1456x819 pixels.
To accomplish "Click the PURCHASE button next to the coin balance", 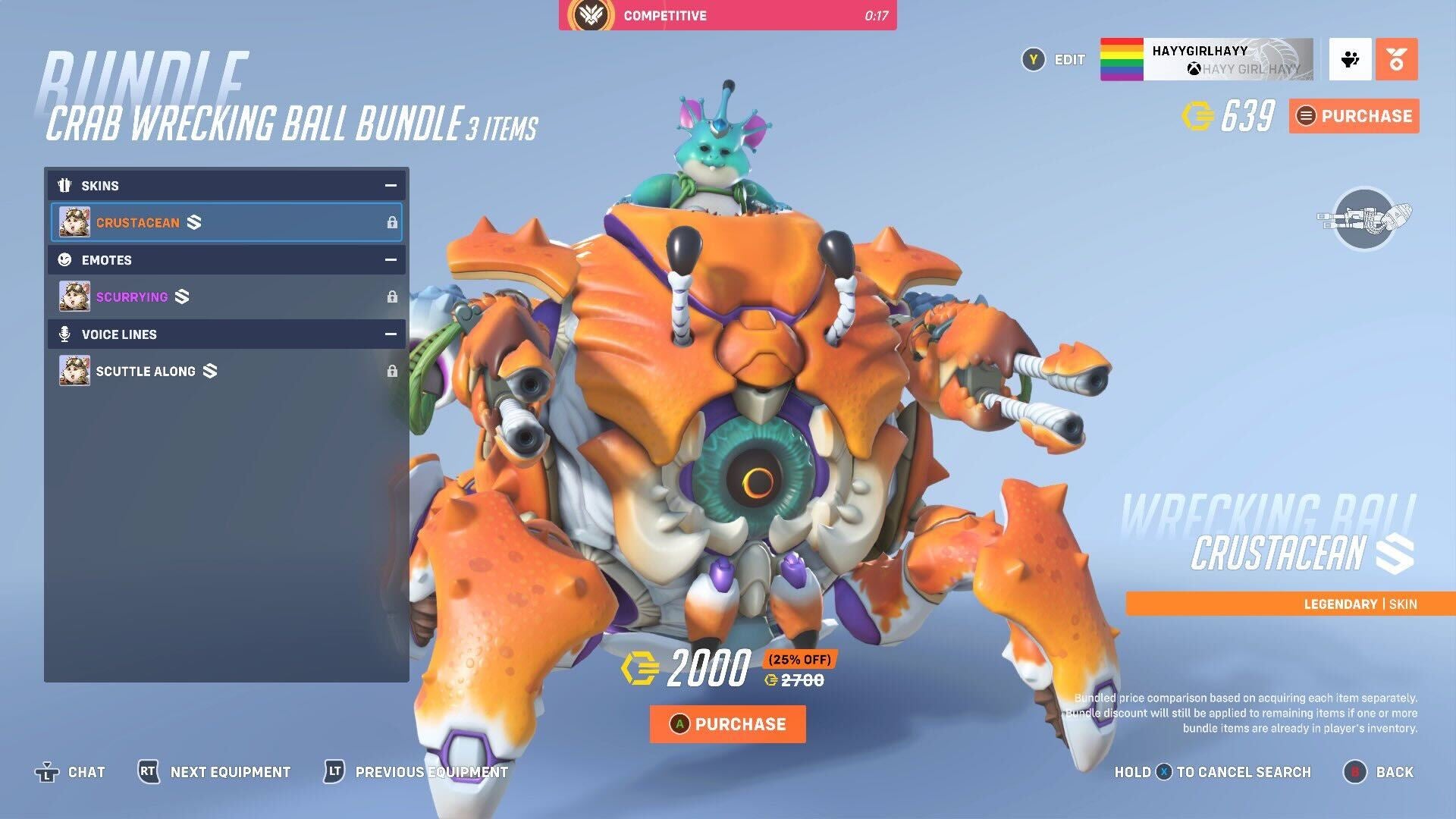I will 1354,116.
